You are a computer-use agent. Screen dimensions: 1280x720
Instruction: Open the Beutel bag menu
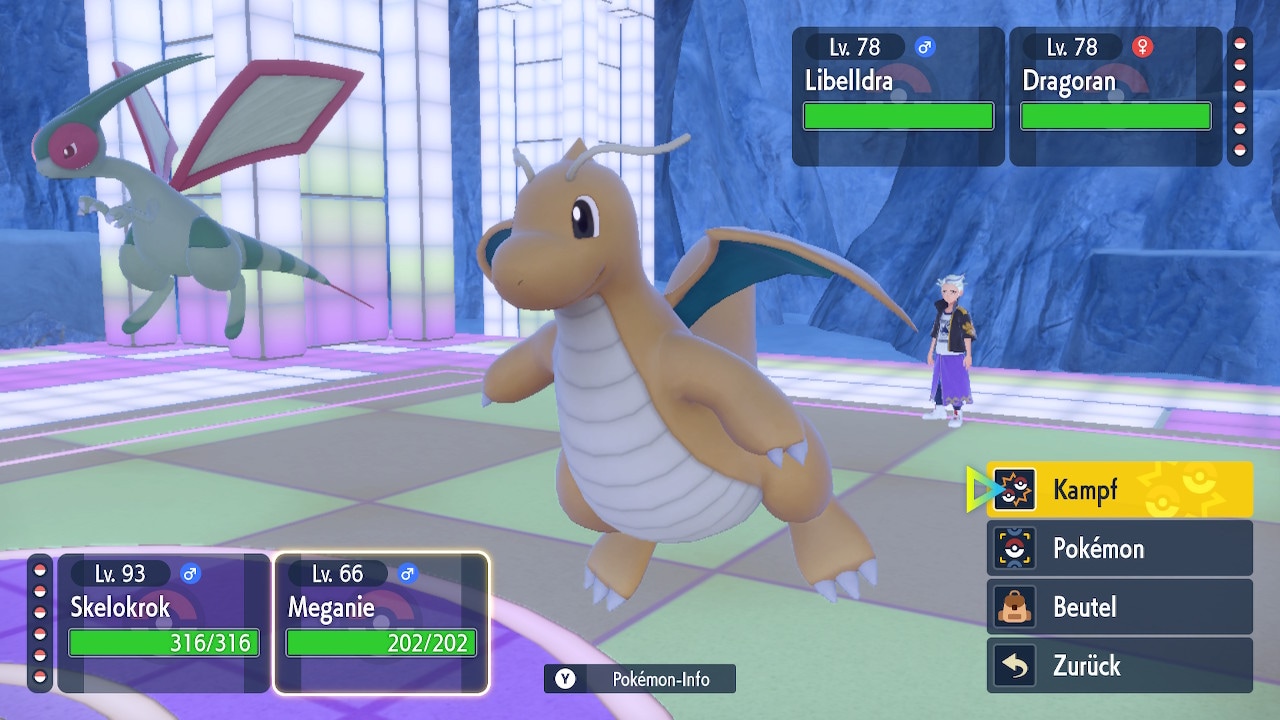click(x=1119, y=607)
